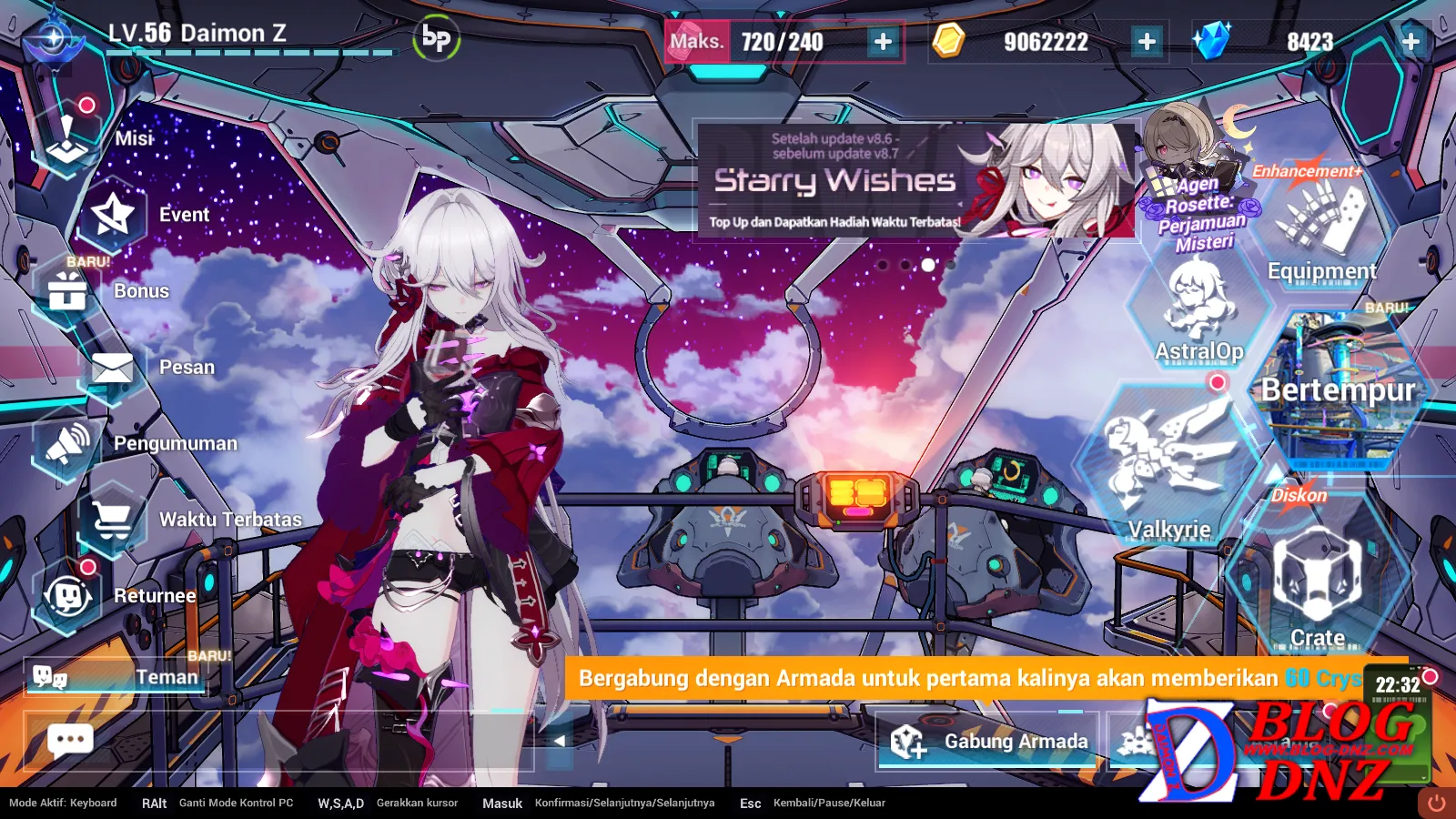Start battle with Bertempur
This screenshot has height=819, width=1456.
click(1338, 389)
